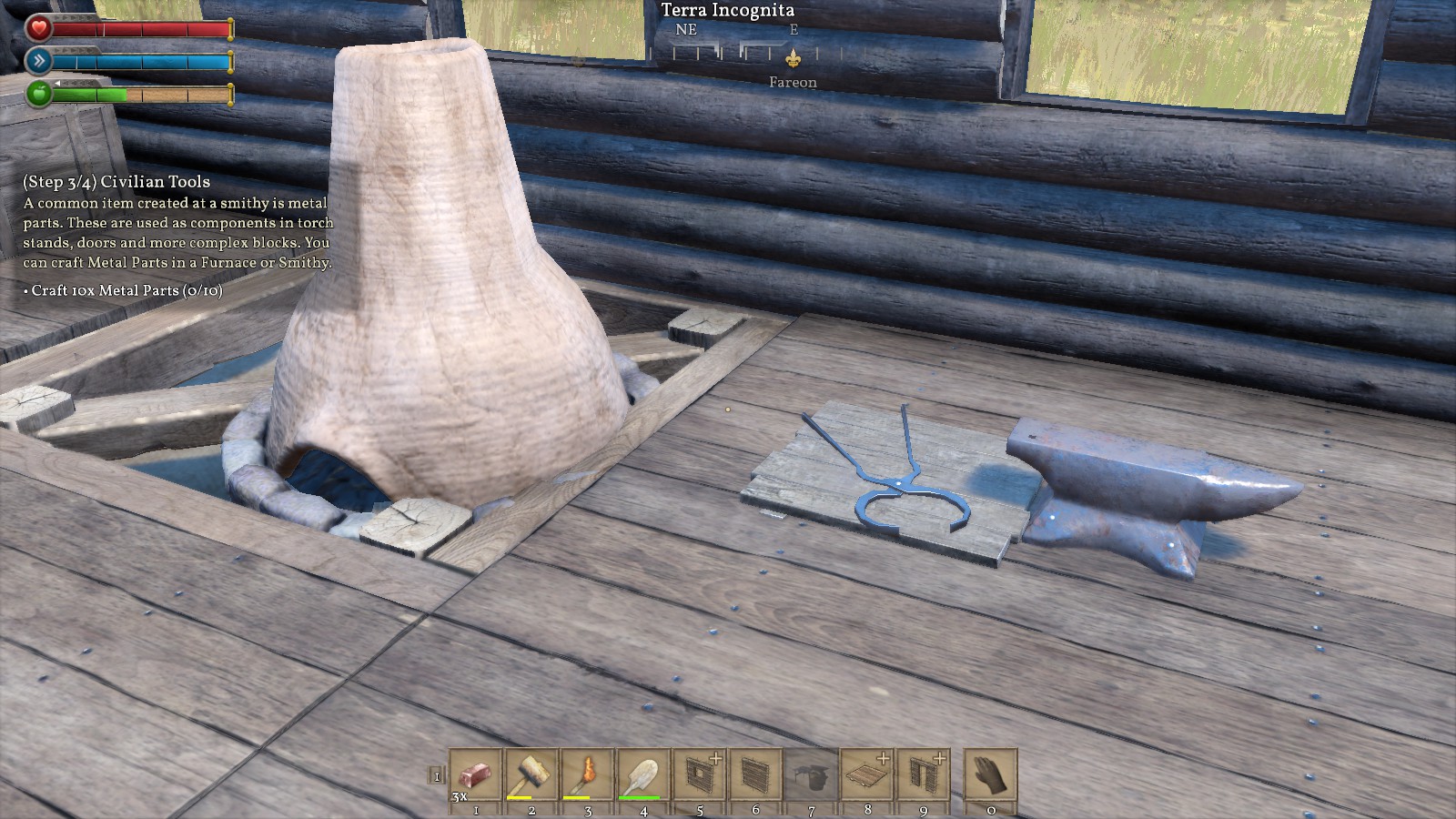The width and height of the screenshot is (1456, 819).
Task: Open the Civilian Tools tutorial objective
Action: coord(116,182)
